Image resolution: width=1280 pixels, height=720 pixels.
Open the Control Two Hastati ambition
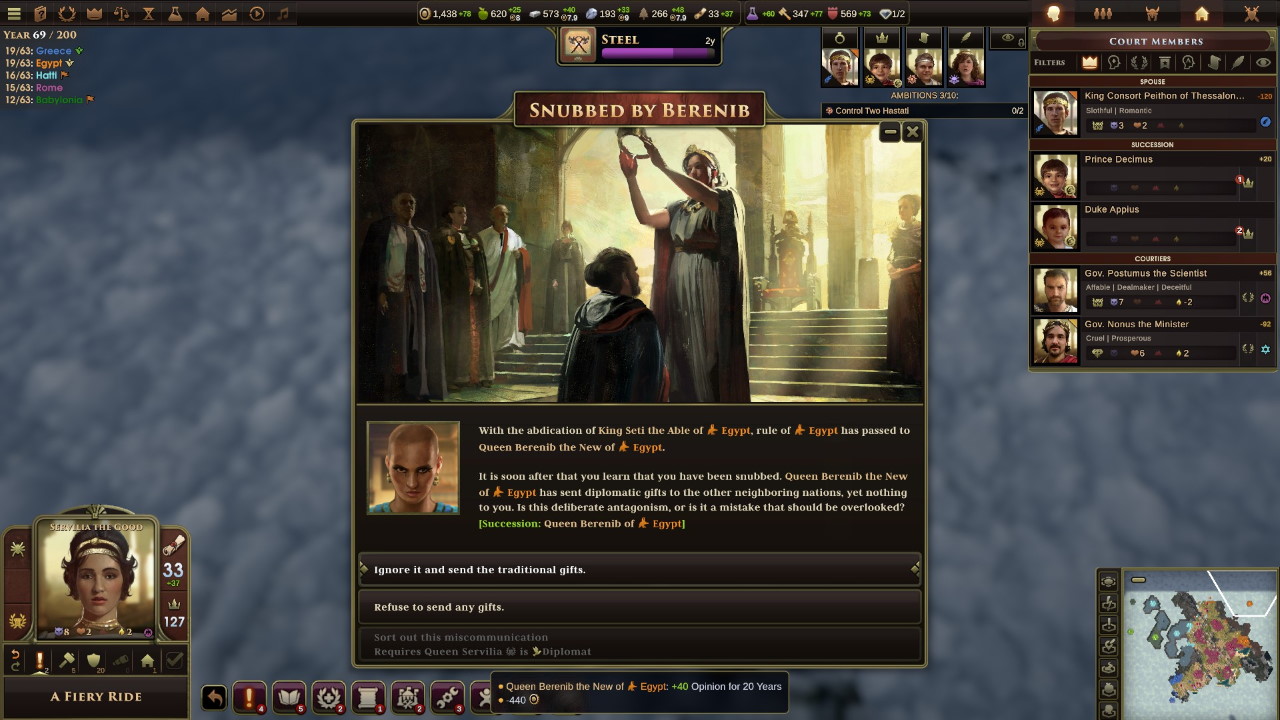tap(925, 111)
